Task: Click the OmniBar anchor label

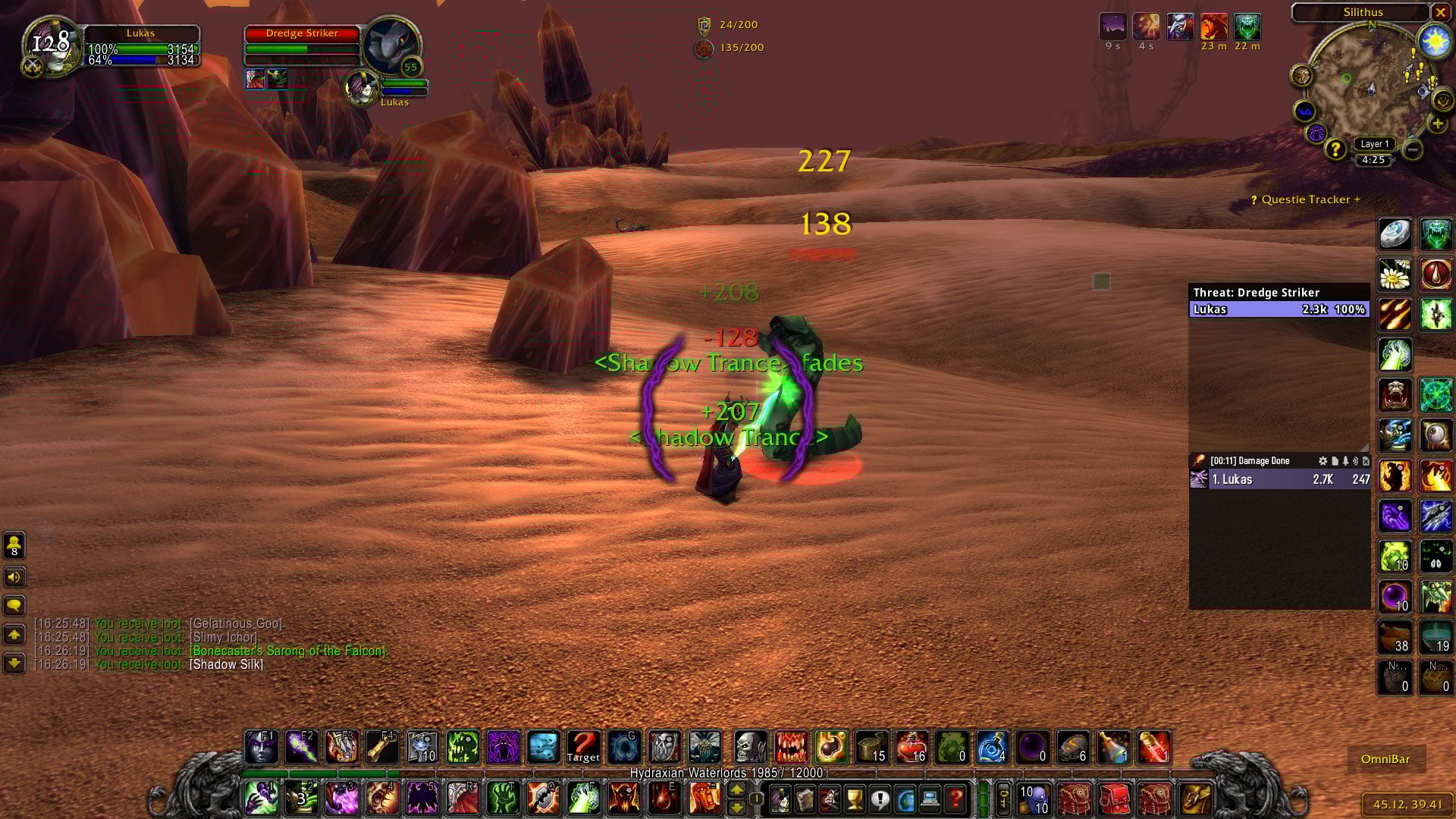Action: tap(1385, 759)
